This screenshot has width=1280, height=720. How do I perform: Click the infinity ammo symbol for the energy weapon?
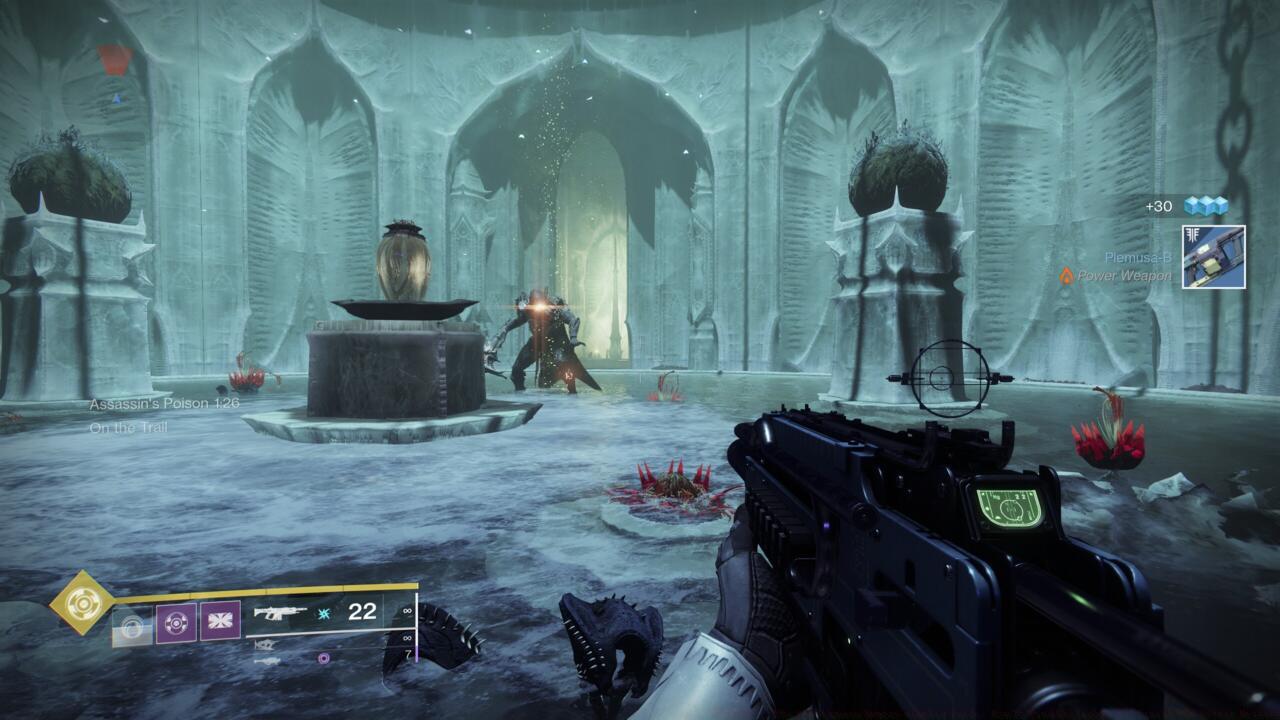(x=406, y=638)
